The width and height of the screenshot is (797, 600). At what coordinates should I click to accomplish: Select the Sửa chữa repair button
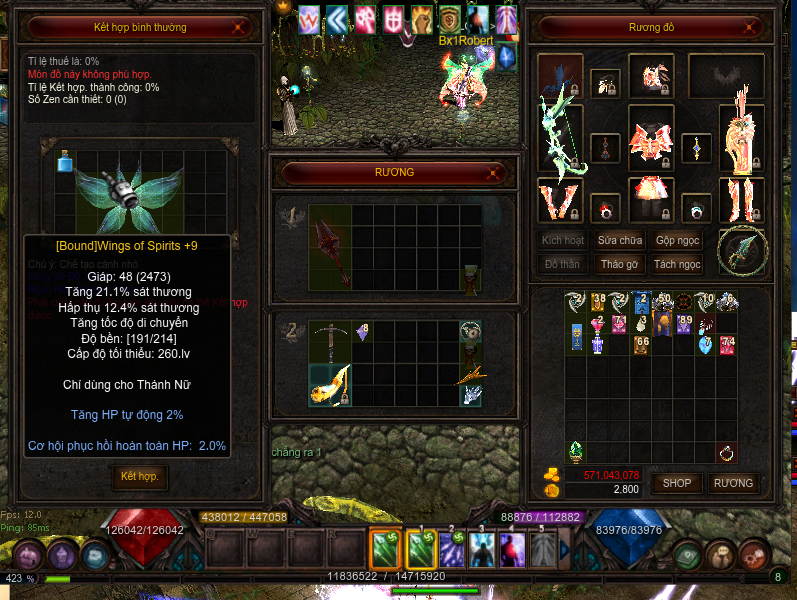[620, 241]
